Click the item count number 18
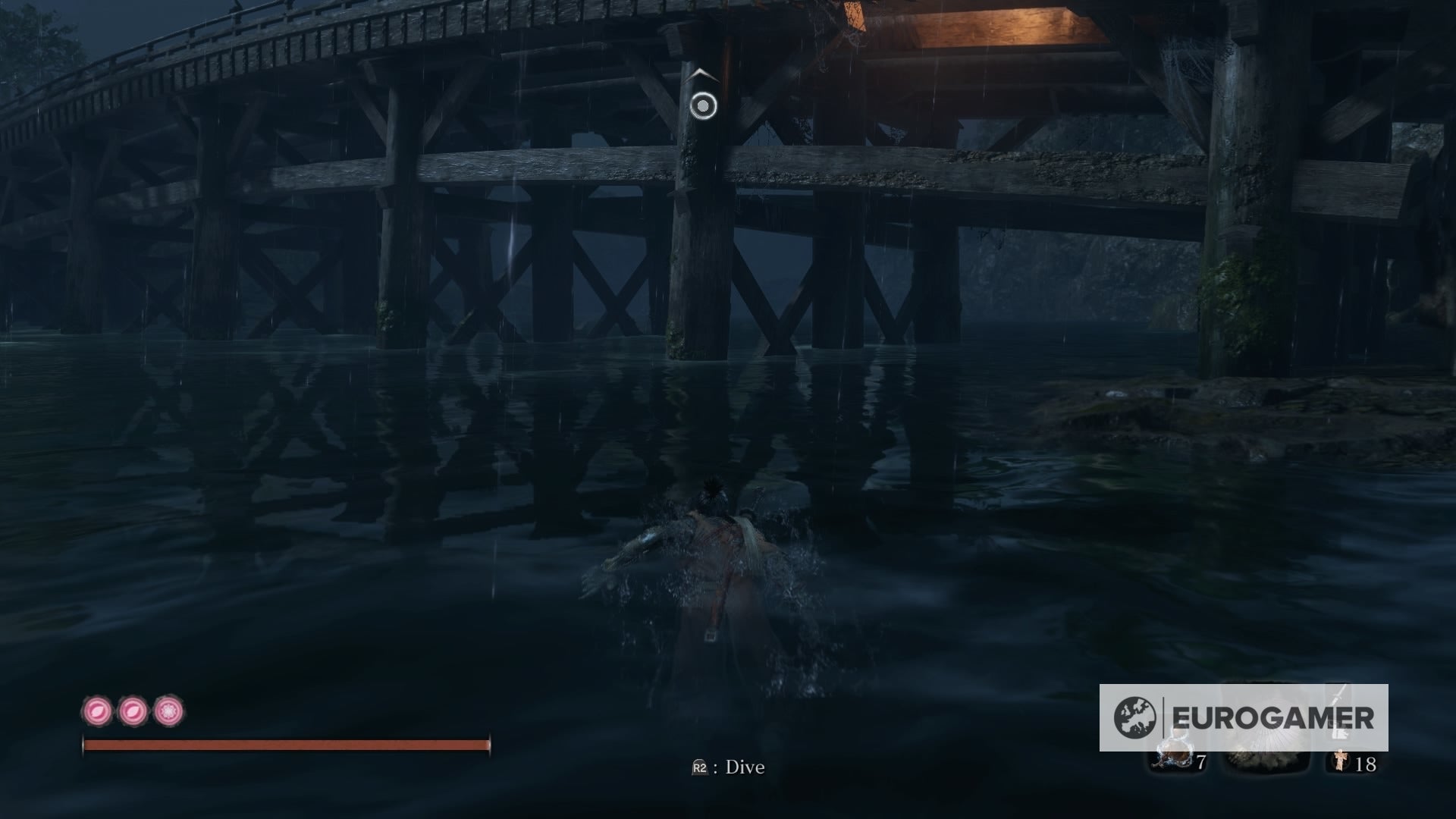The image size is (1456, 819). pos(1367,764)
